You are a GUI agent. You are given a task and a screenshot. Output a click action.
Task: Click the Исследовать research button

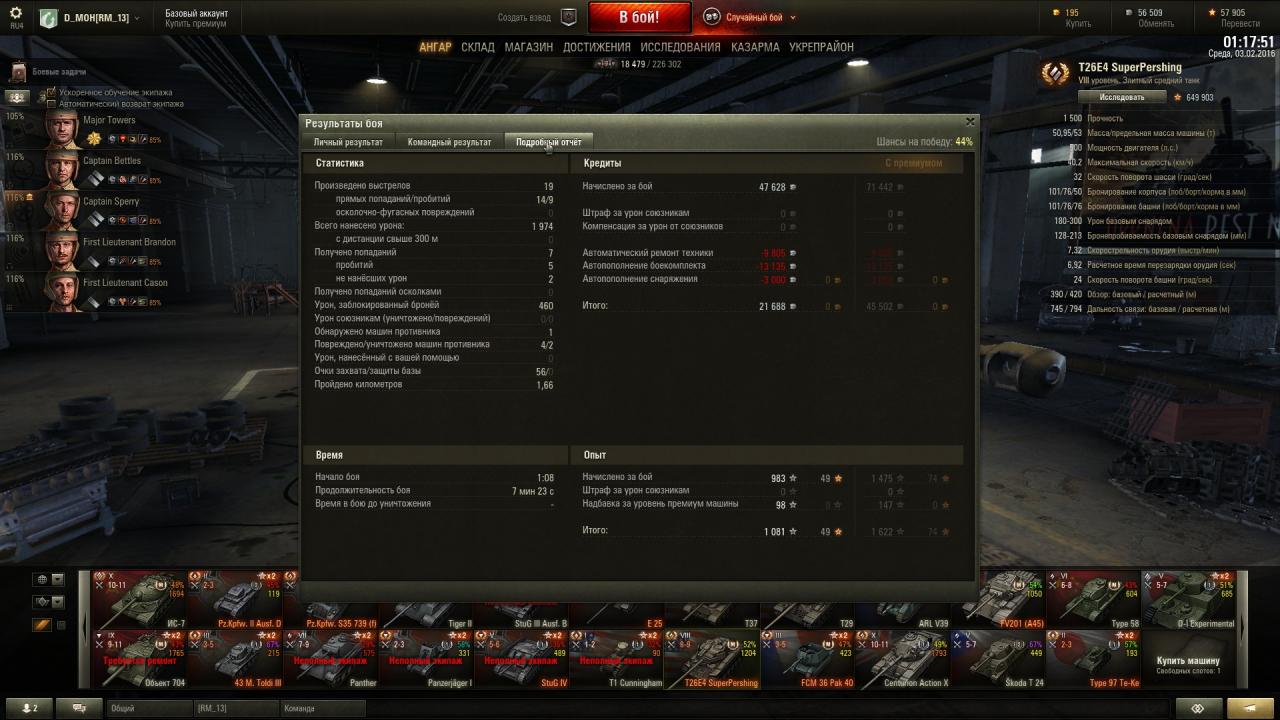1122,97
